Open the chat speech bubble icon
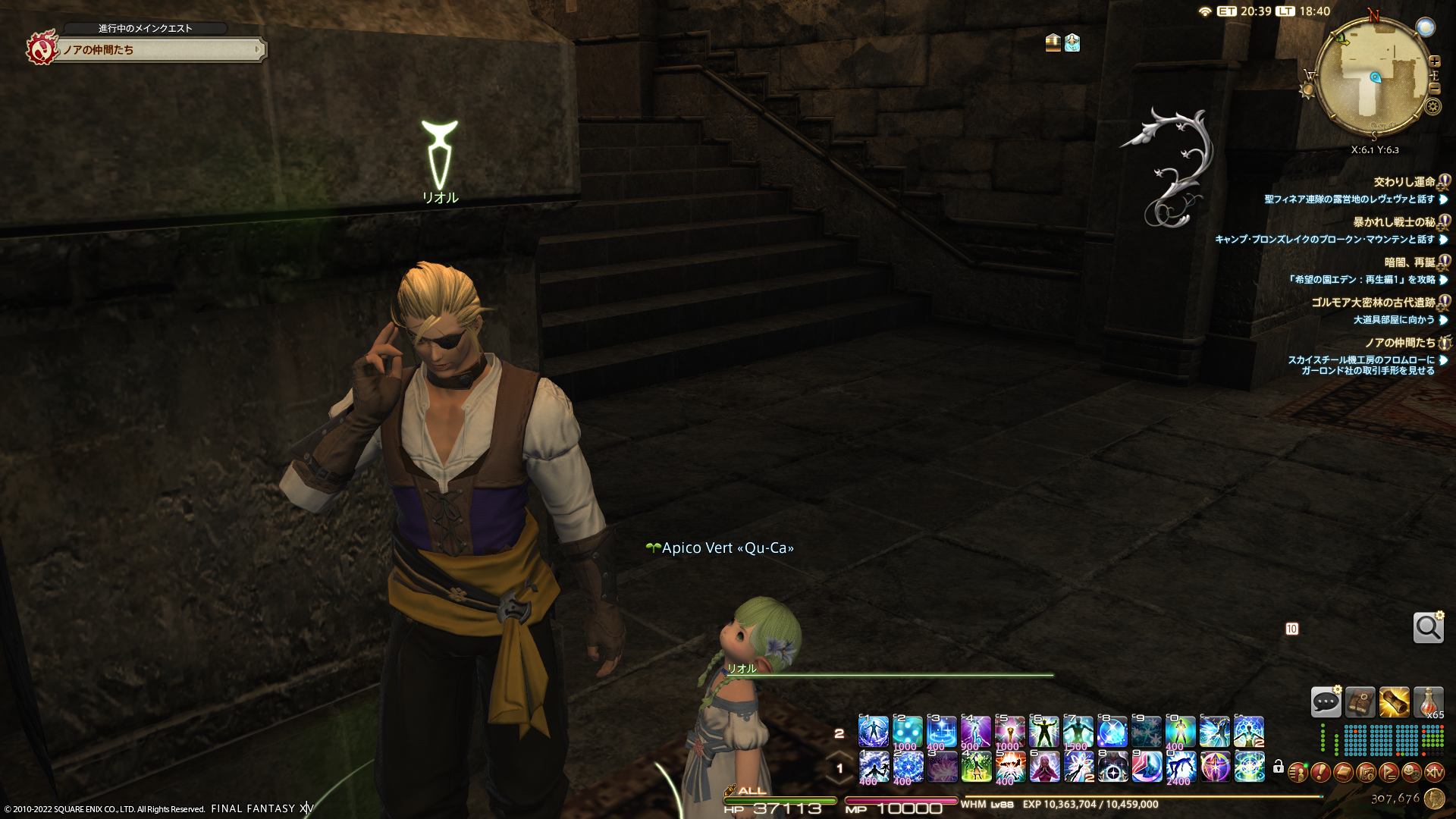1456x819 pixels. [1326, 702]
